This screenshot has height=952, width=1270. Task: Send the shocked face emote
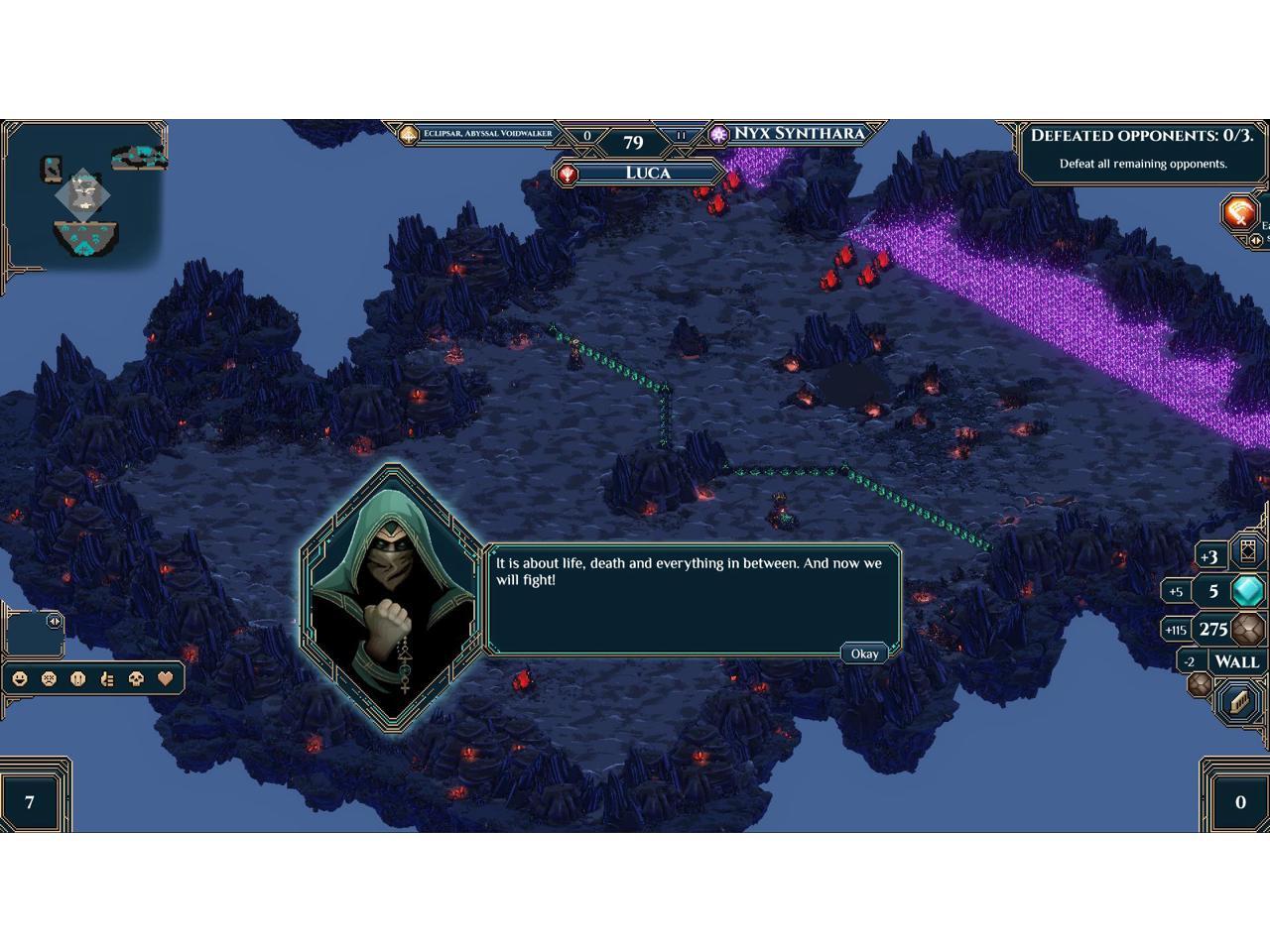[78, 679]
